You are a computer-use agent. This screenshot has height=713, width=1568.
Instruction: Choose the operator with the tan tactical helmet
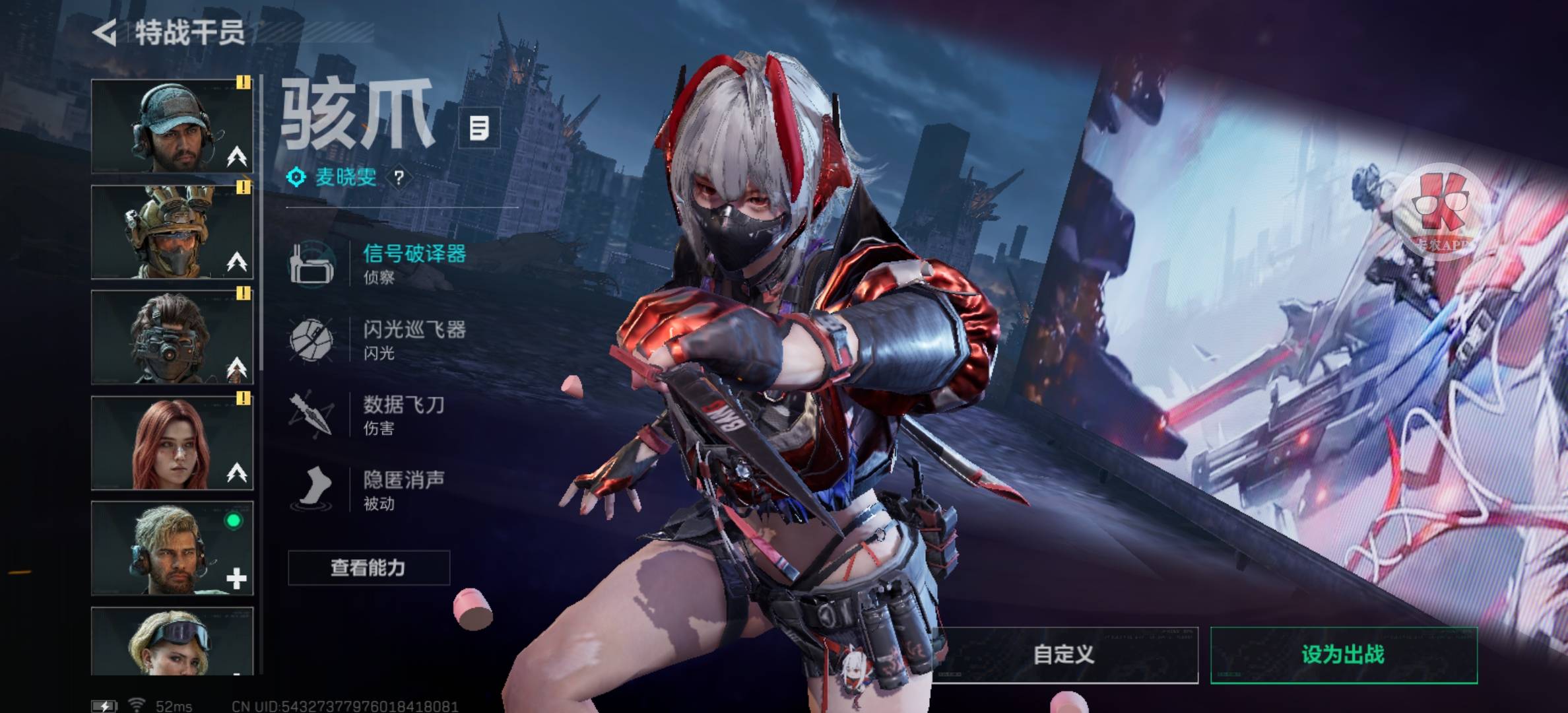click(x=172, y=232)
